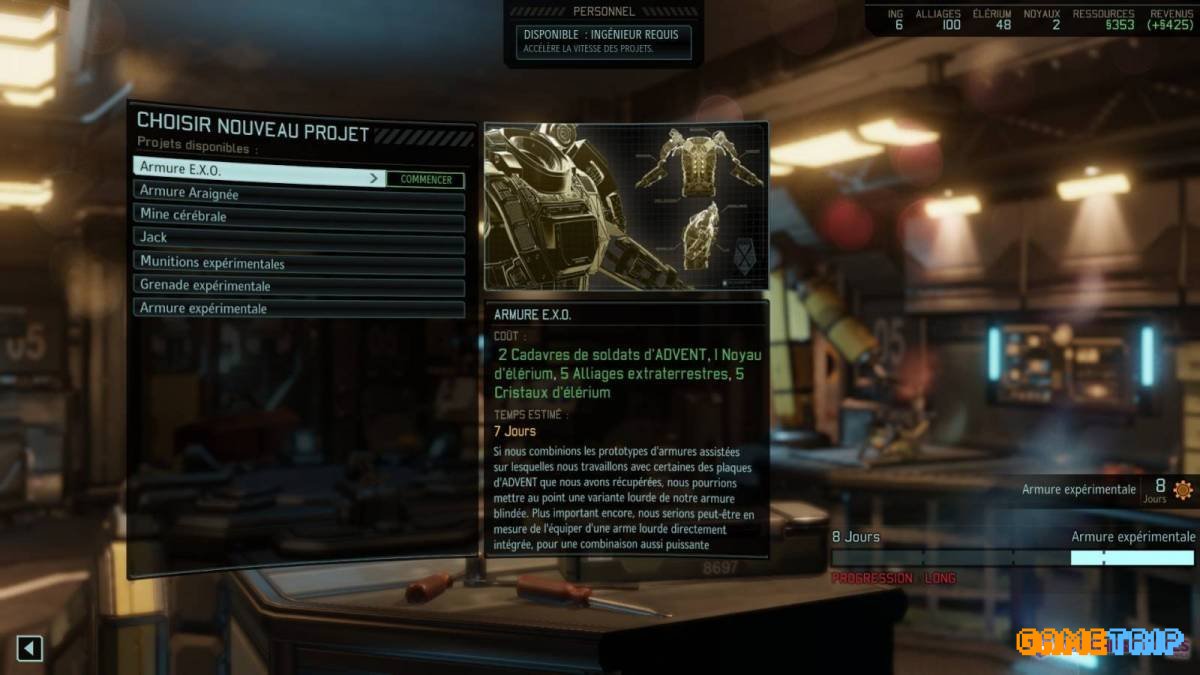This screenshot has height=675, width=1200.
Task: Go back with the arrow button
Action: [30, 648]
